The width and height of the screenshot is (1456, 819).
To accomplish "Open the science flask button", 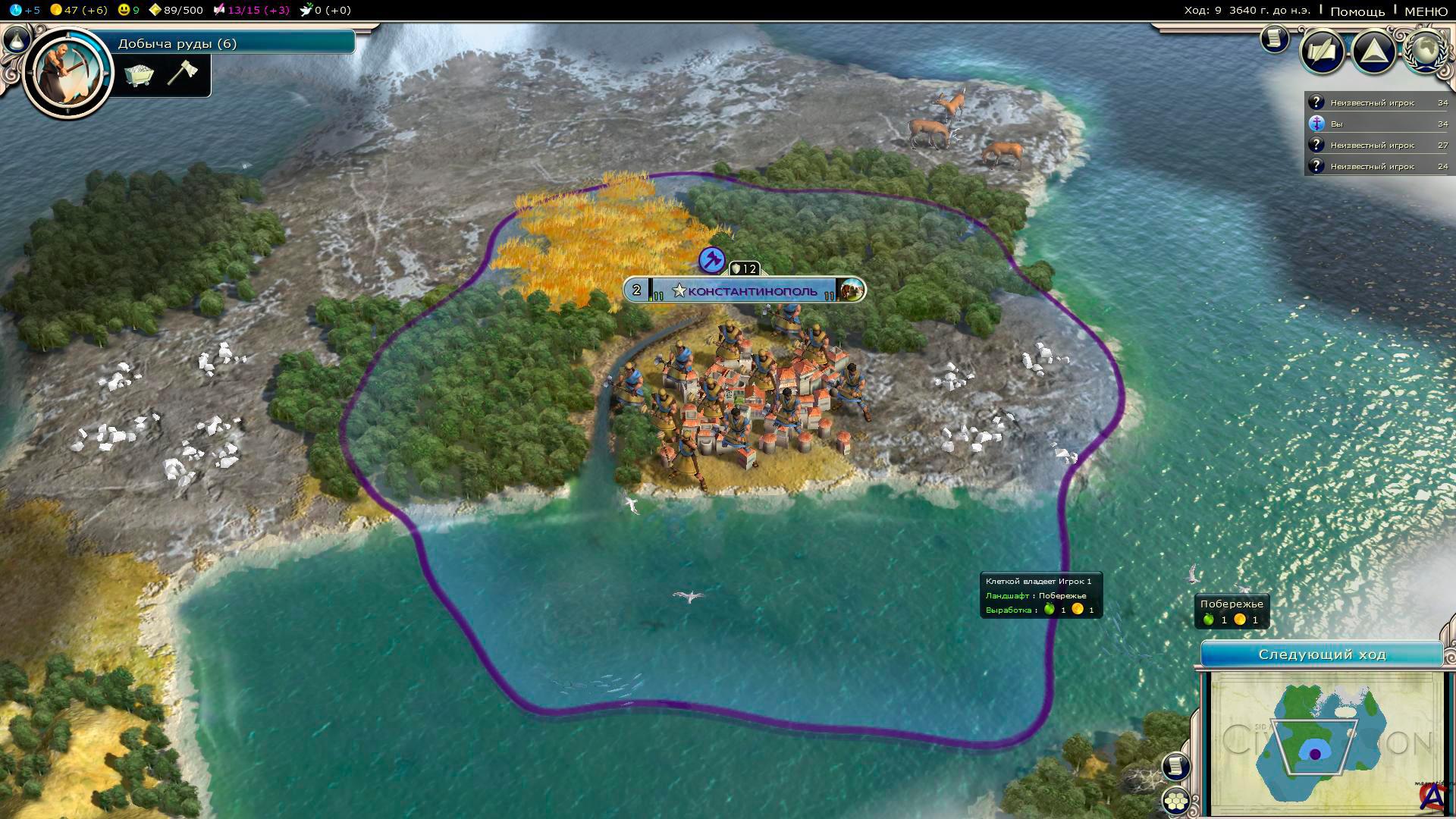I will coord(17,39).
